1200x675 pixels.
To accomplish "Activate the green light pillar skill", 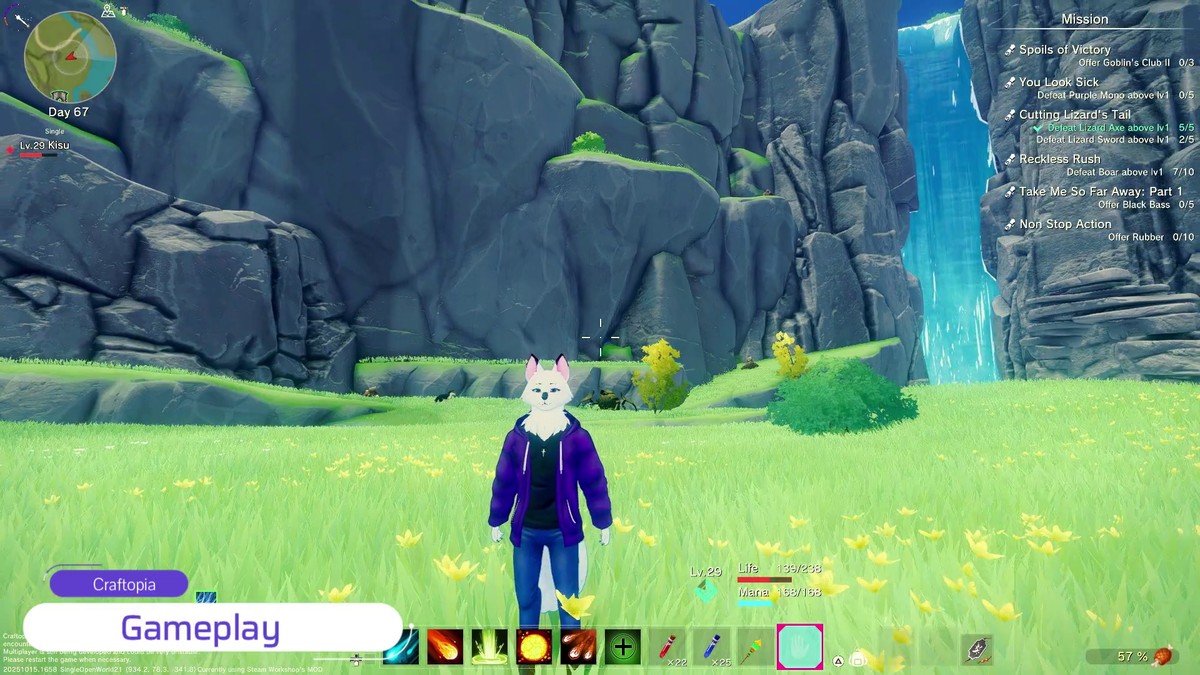I will [490, 647].
